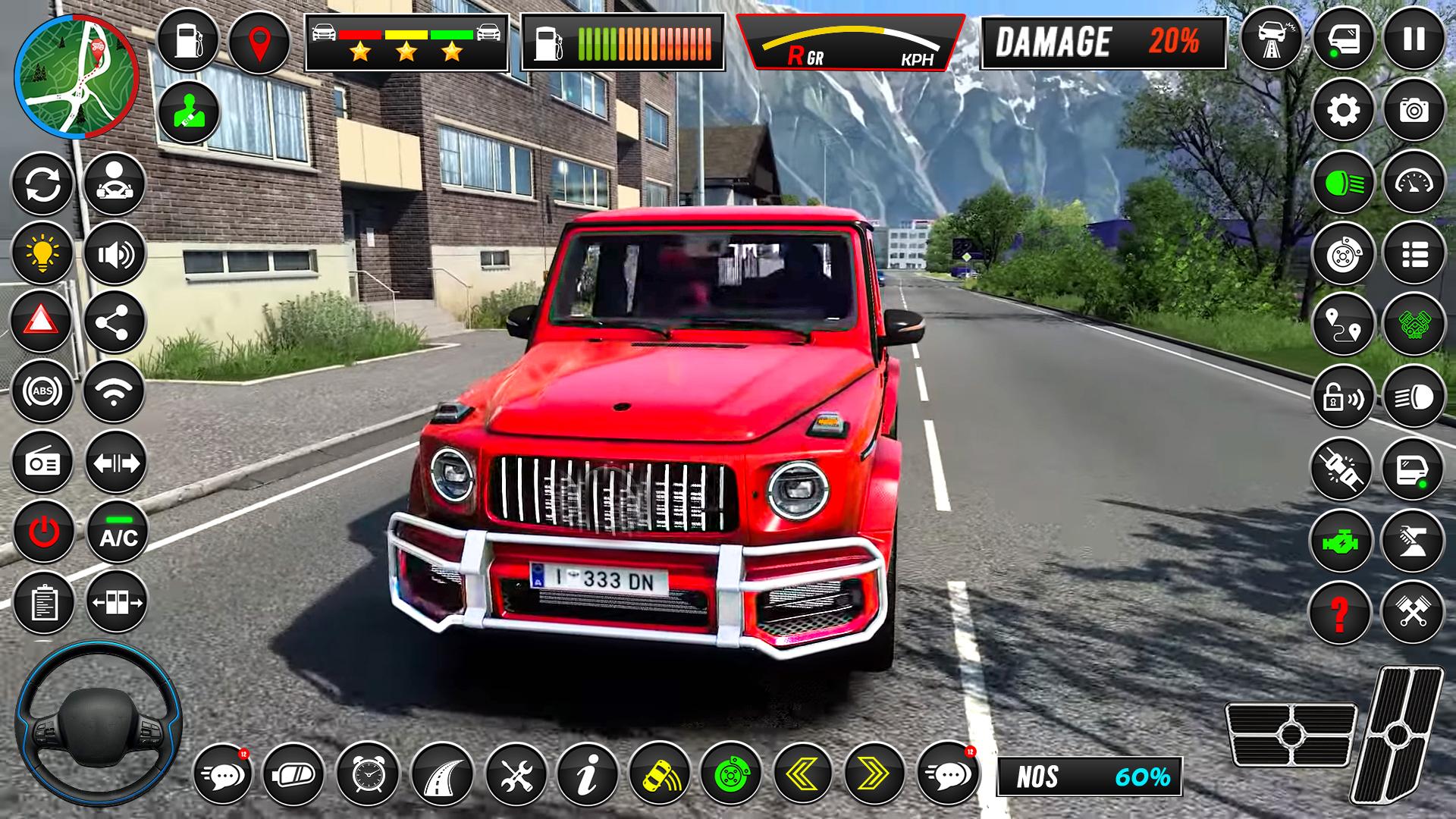The width and height of the screenshot is (1456, 819).
Task: Toggle the green headlight button
Action: [x=1343, y=182]
